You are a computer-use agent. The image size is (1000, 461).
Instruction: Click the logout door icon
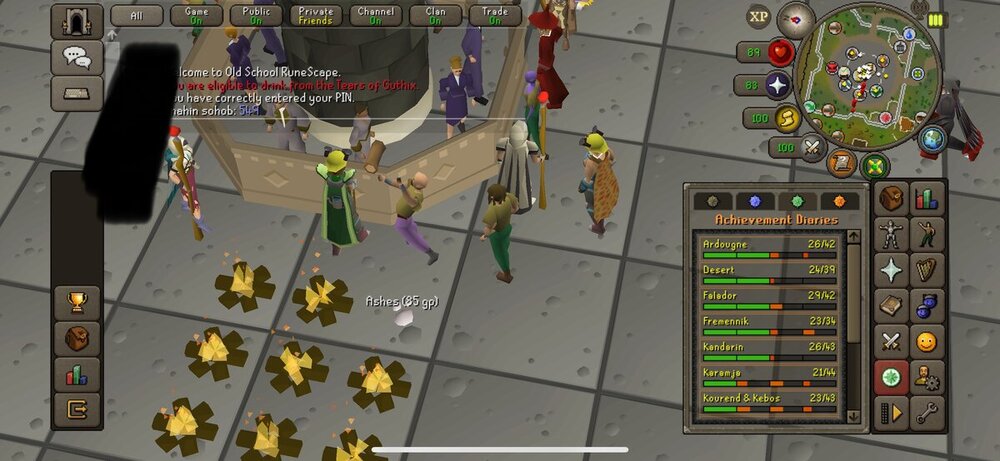(76, 409)
